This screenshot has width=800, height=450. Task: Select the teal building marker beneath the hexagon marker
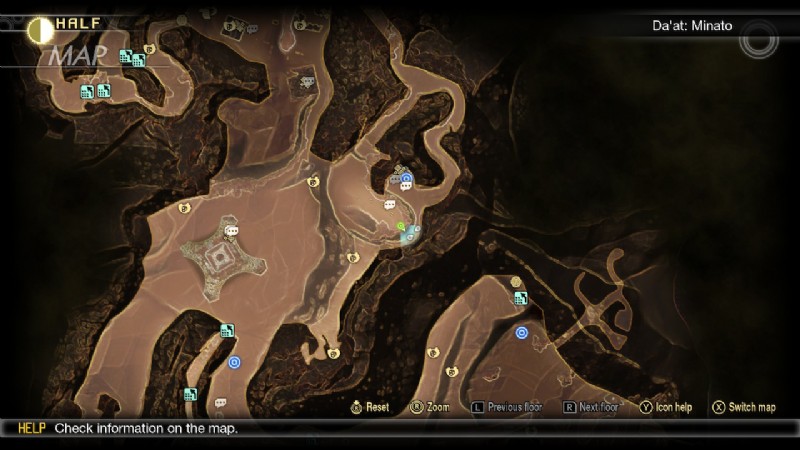520,298
